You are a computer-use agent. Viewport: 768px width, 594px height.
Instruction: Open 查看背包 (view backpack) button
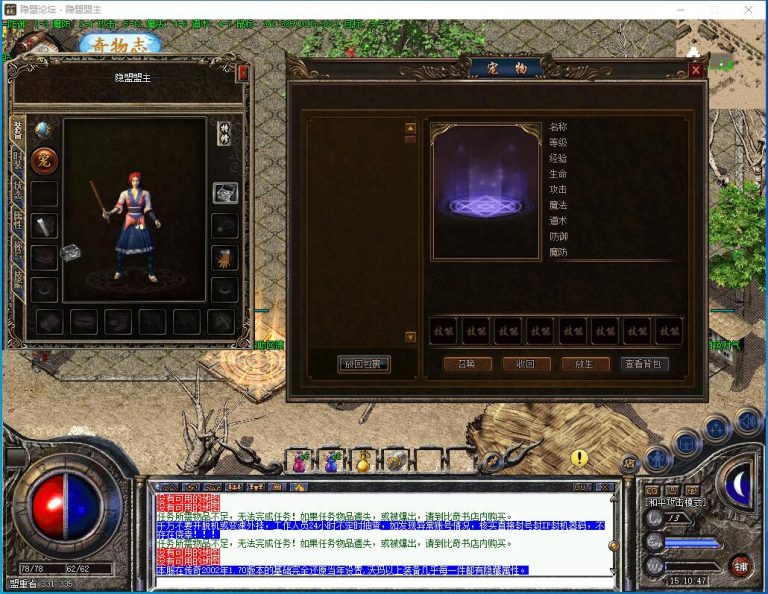click(x=644, y=364)
